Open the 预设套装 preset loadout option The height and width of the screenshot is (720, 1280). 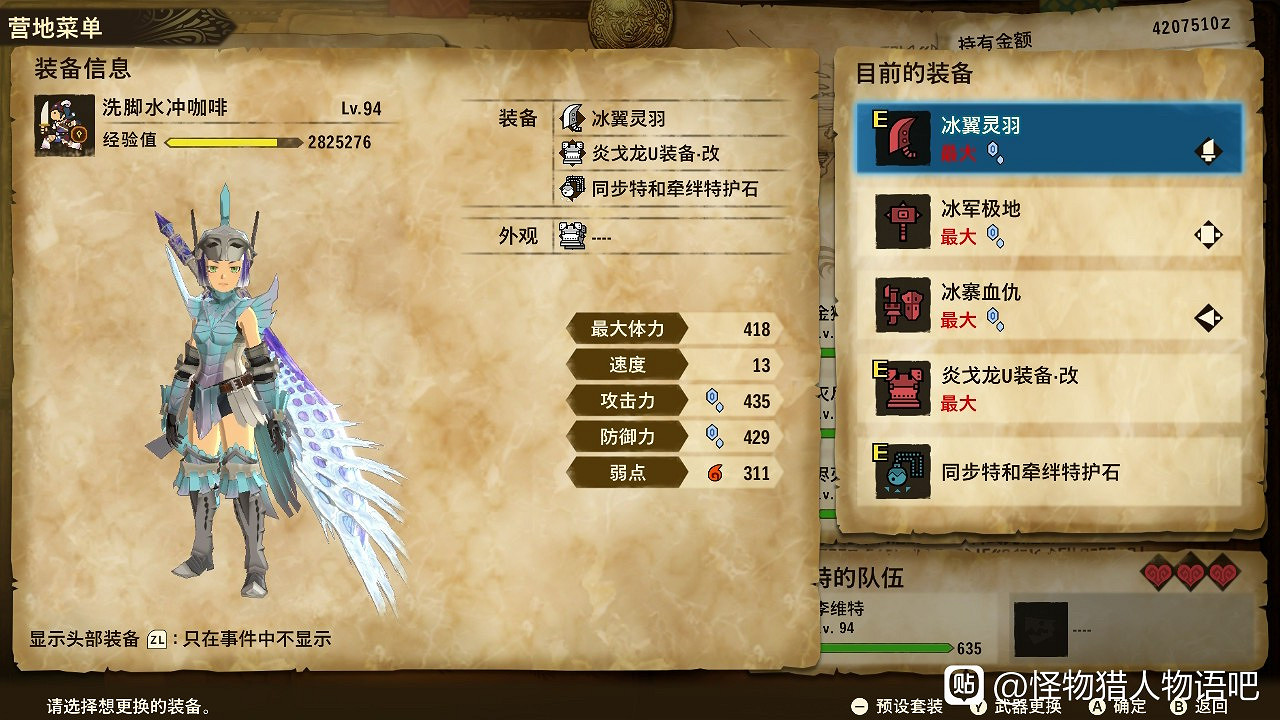(908, 706)
